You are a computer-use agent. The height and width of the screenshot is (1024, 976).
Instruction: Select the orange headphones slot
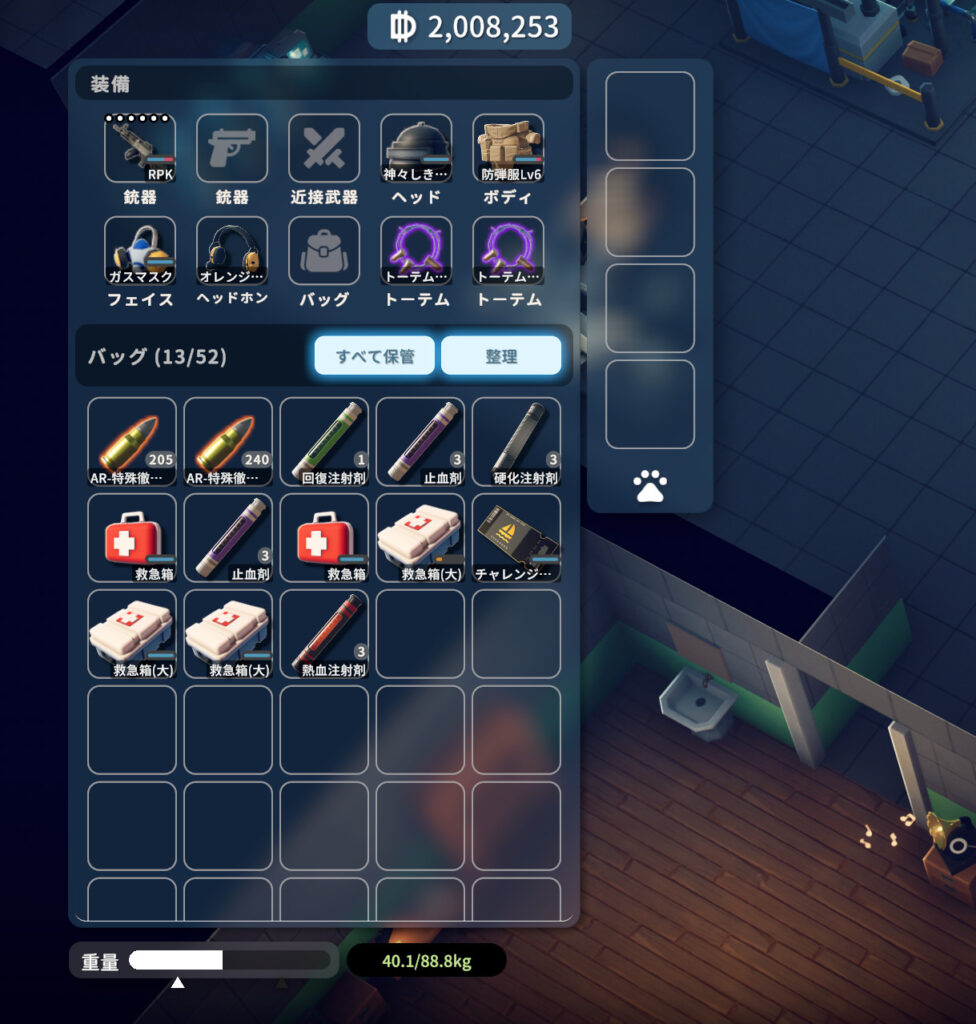(232, 250)
